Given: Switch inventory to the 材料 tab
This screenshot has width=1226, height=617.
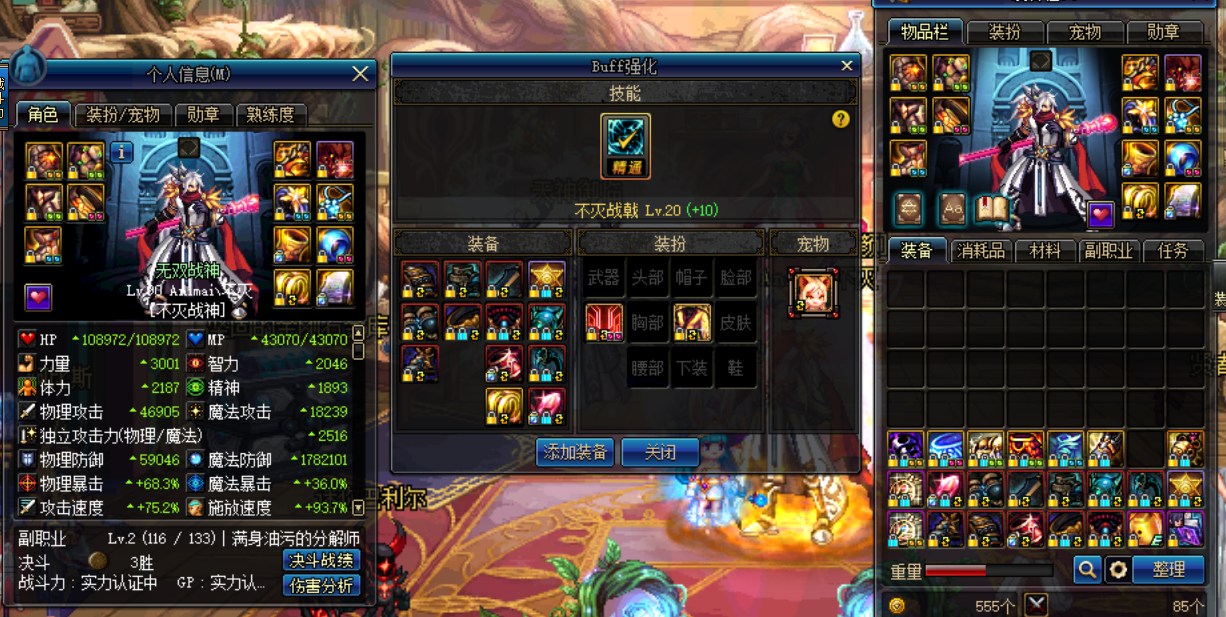Looking at the screenshot, I should click(1044, 251).
